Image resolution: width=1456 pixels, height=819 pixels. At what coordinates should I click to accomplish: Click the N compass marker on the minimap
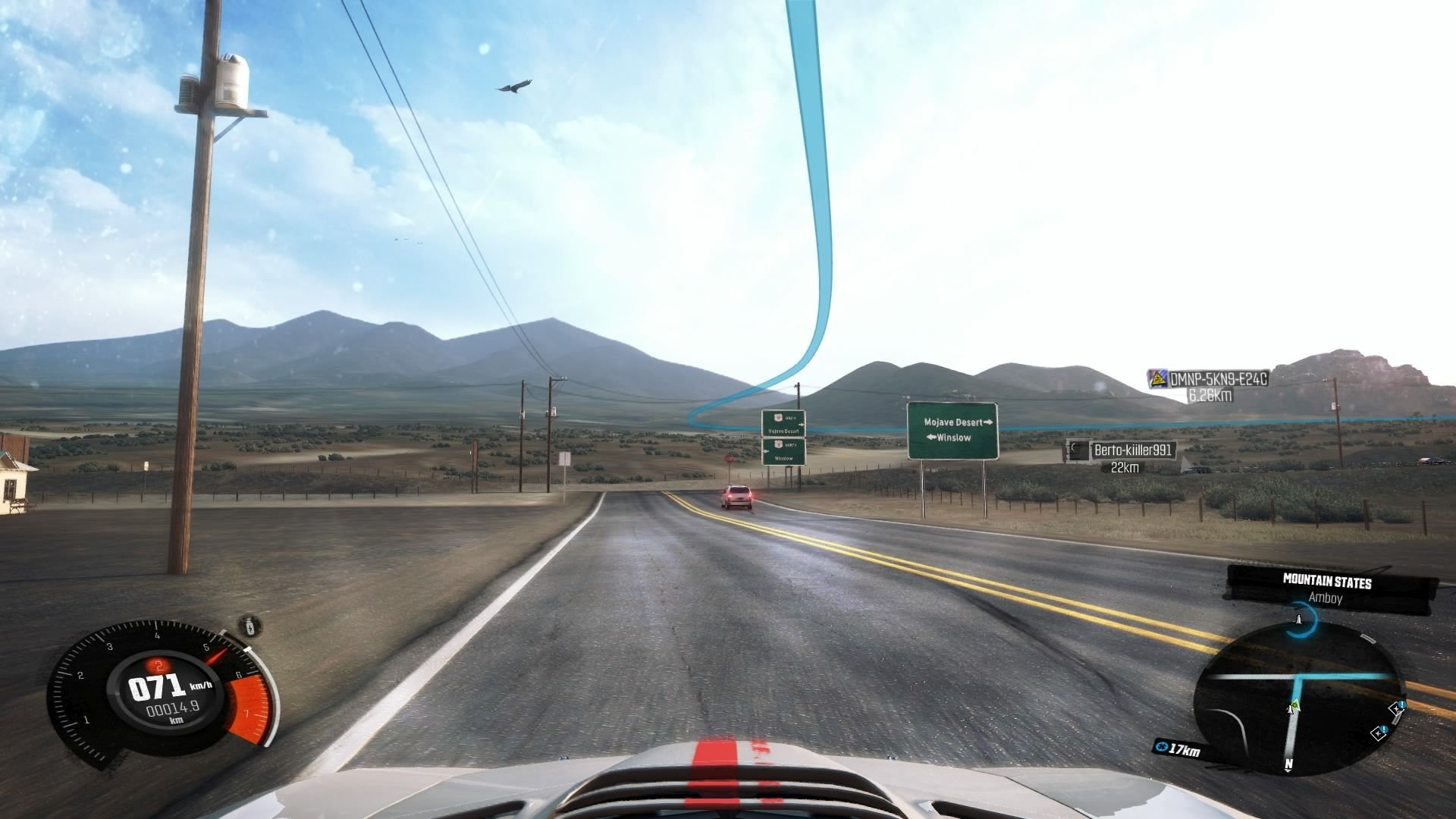[1288, 764]
